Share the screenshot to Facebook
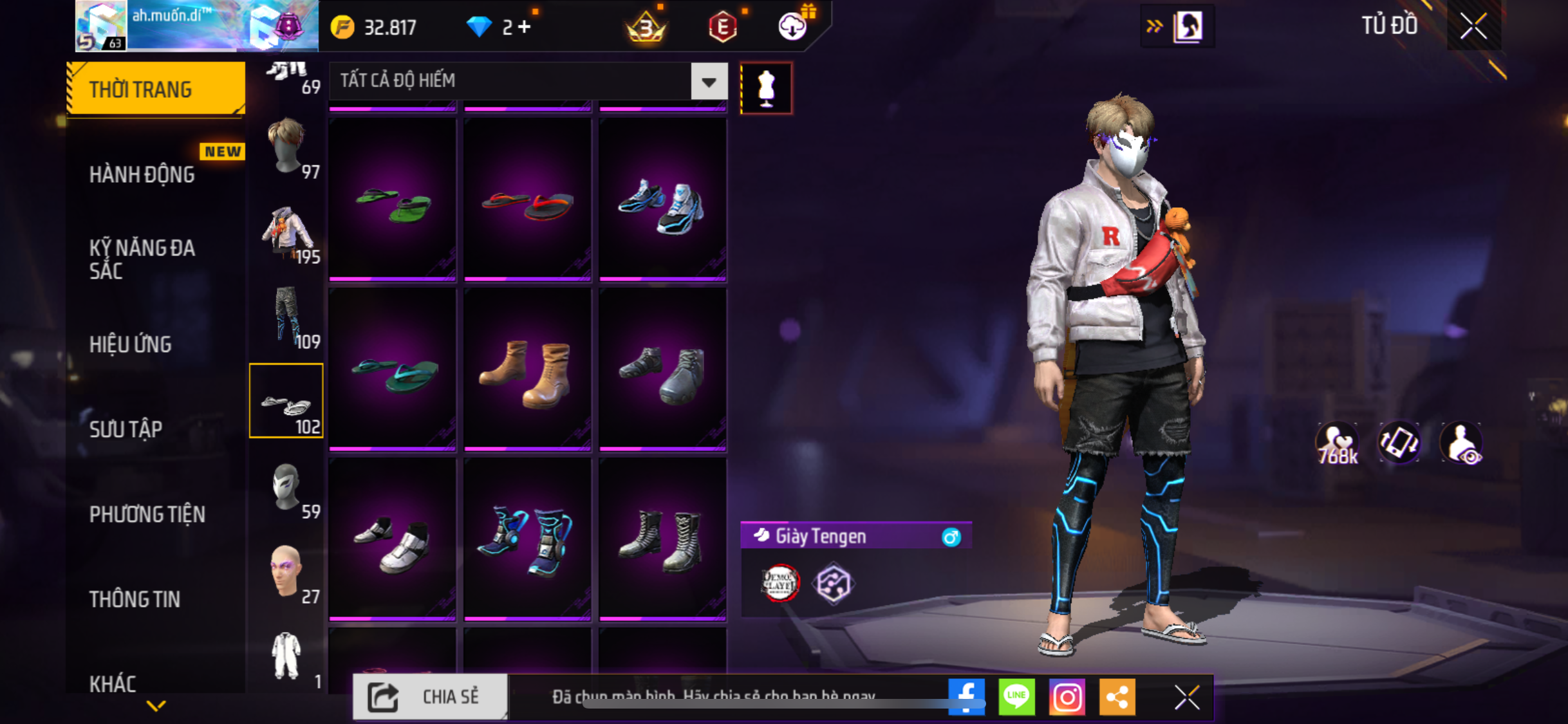 pyautogui.click(x=966, y=696)
